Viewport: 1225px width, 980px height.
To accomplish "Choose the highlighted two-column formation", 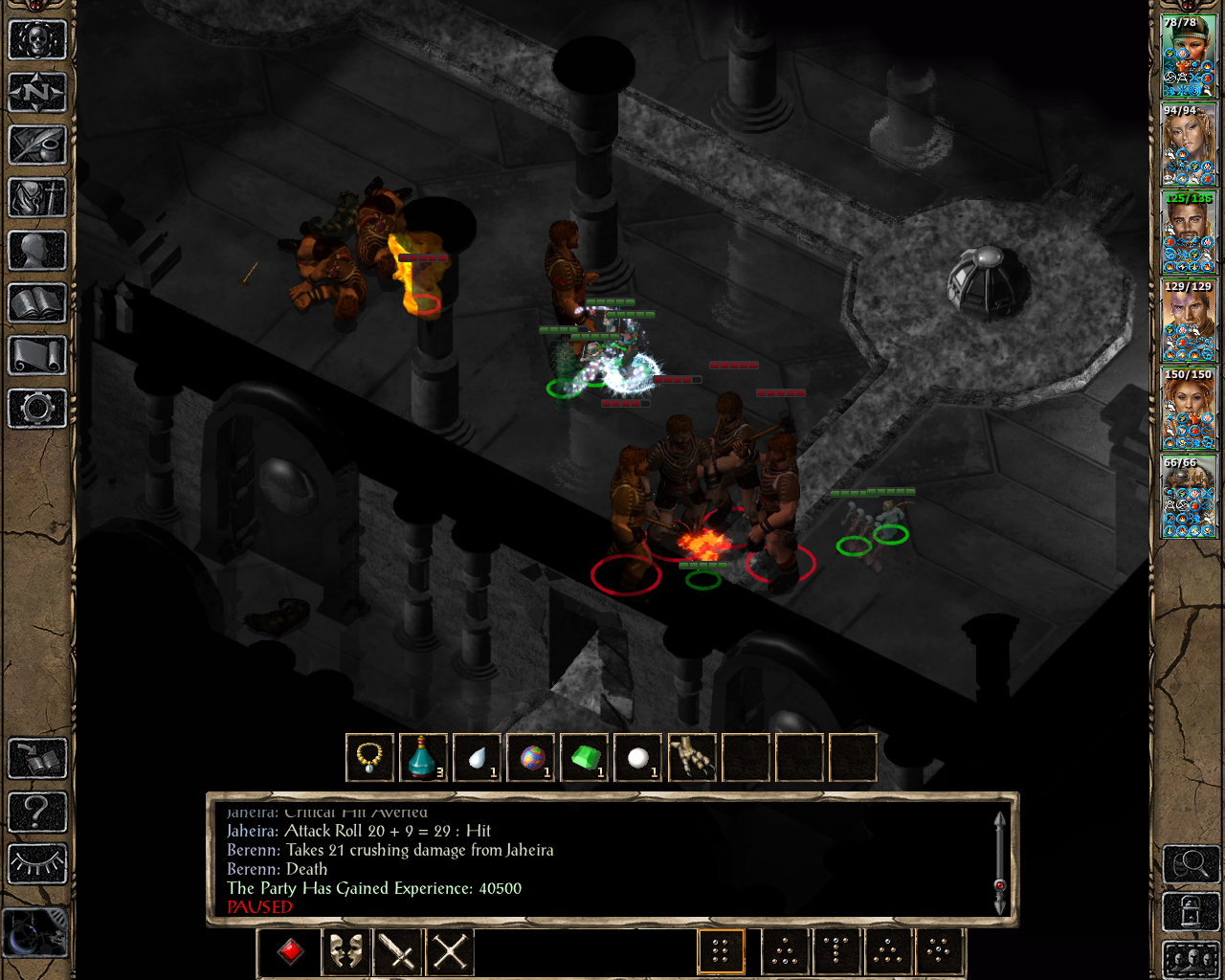I will [721, 951].
